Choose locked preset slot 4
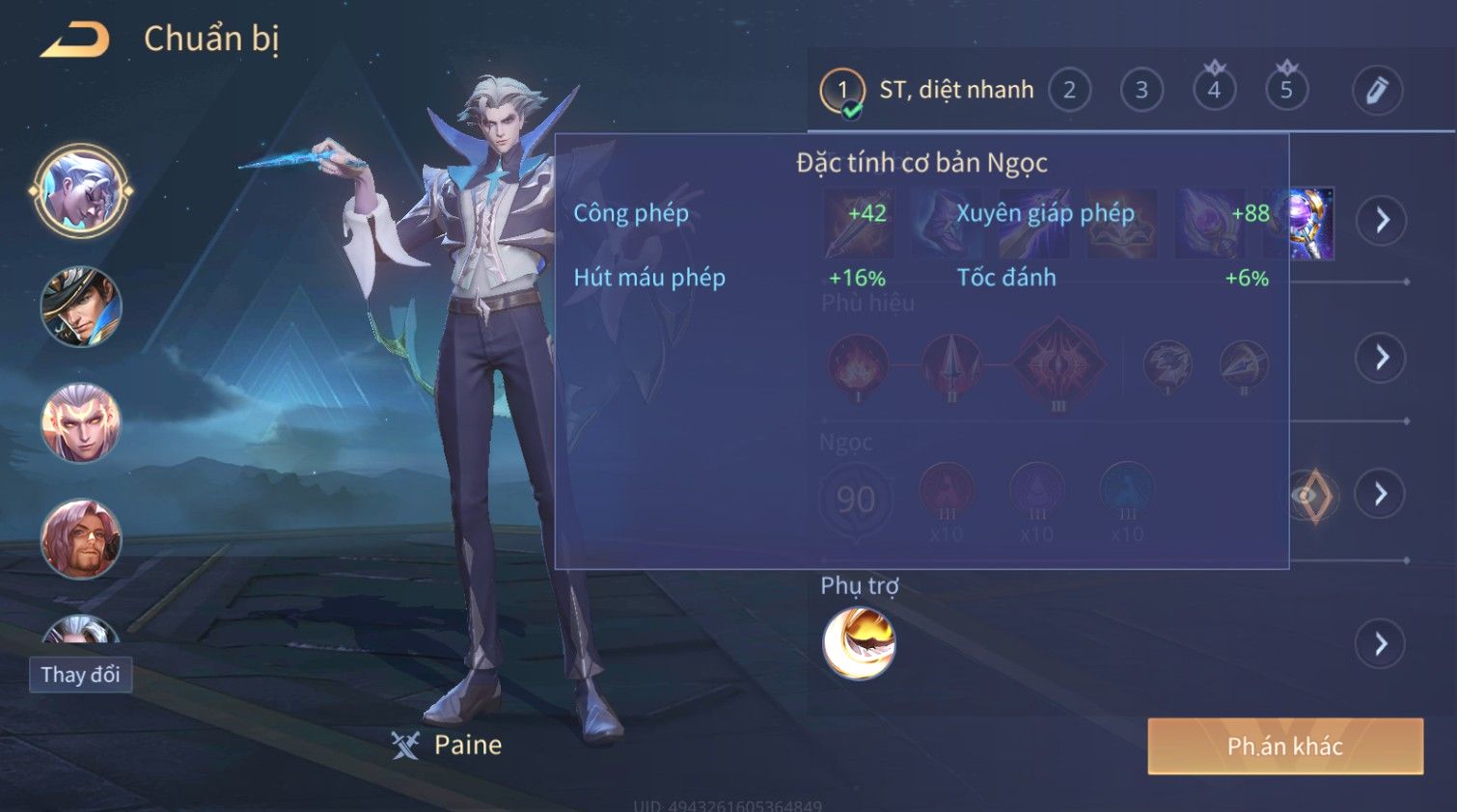1457x812 pixels. click(1214, 91)
